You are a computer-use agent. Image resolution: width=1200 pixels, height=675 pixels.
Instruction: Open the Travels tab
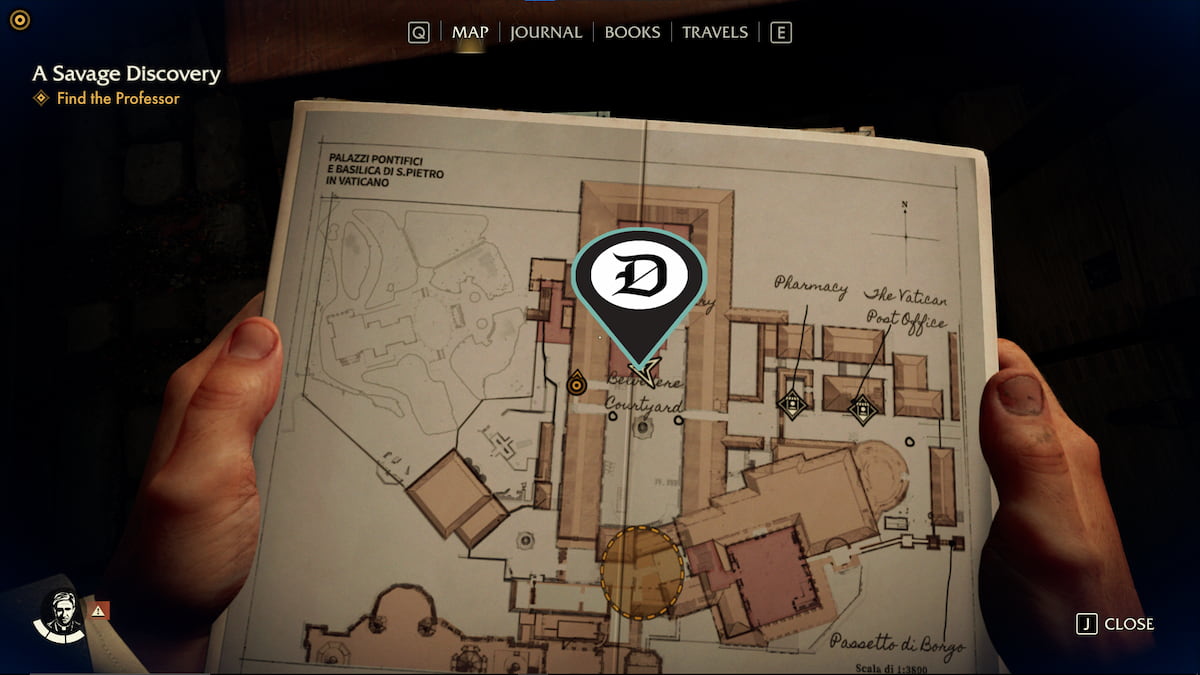[x=715, y=32]
